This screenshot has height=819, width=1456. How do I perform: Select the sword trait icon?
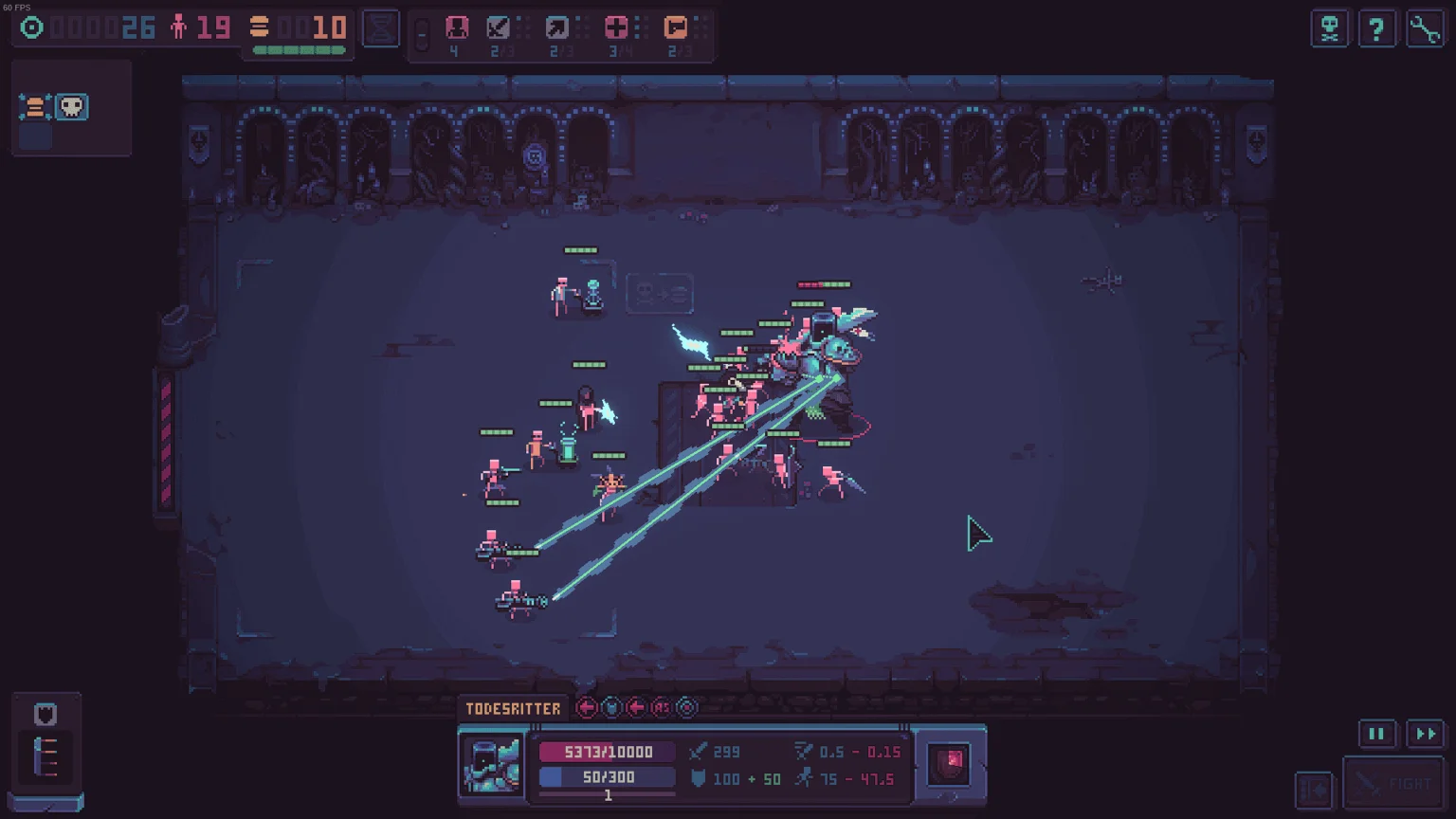click(x=499, y=27)
